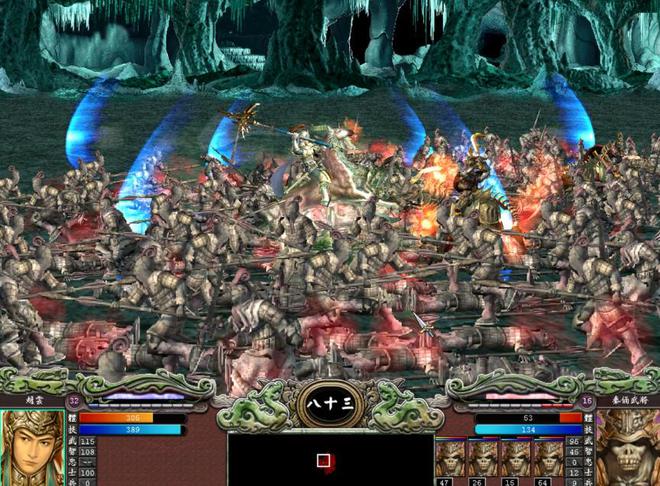Click the skull-faced enemy general portrait

click(628, 447)
